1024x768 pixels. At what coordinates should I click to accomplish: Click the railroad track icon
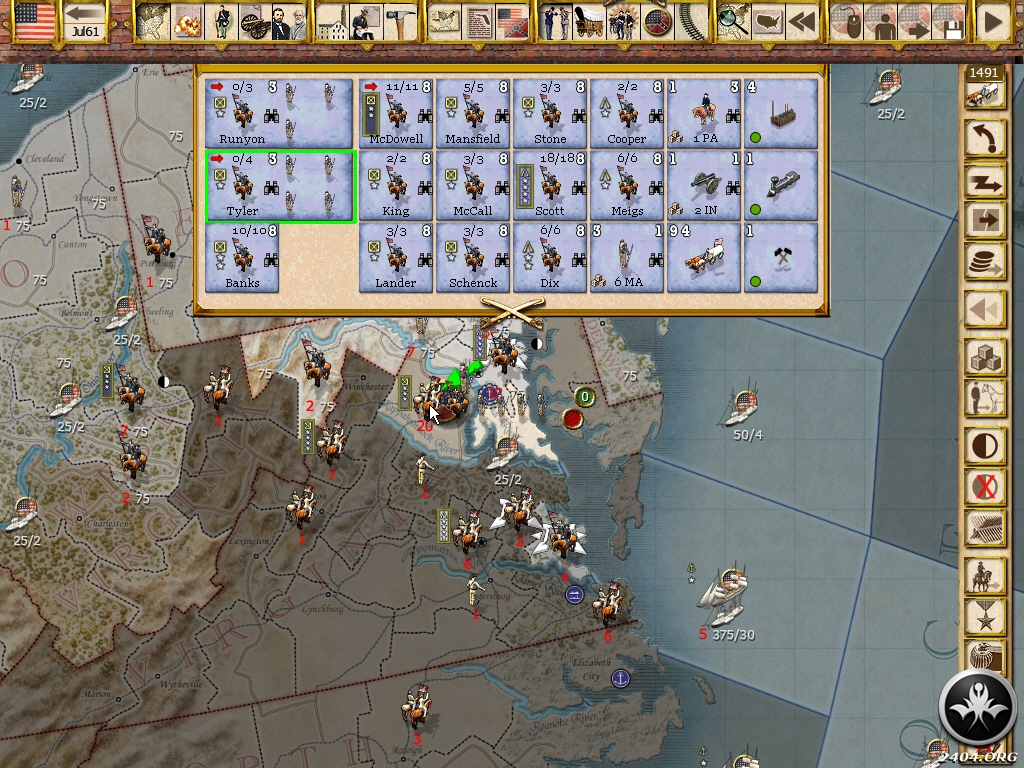(688, 21)
